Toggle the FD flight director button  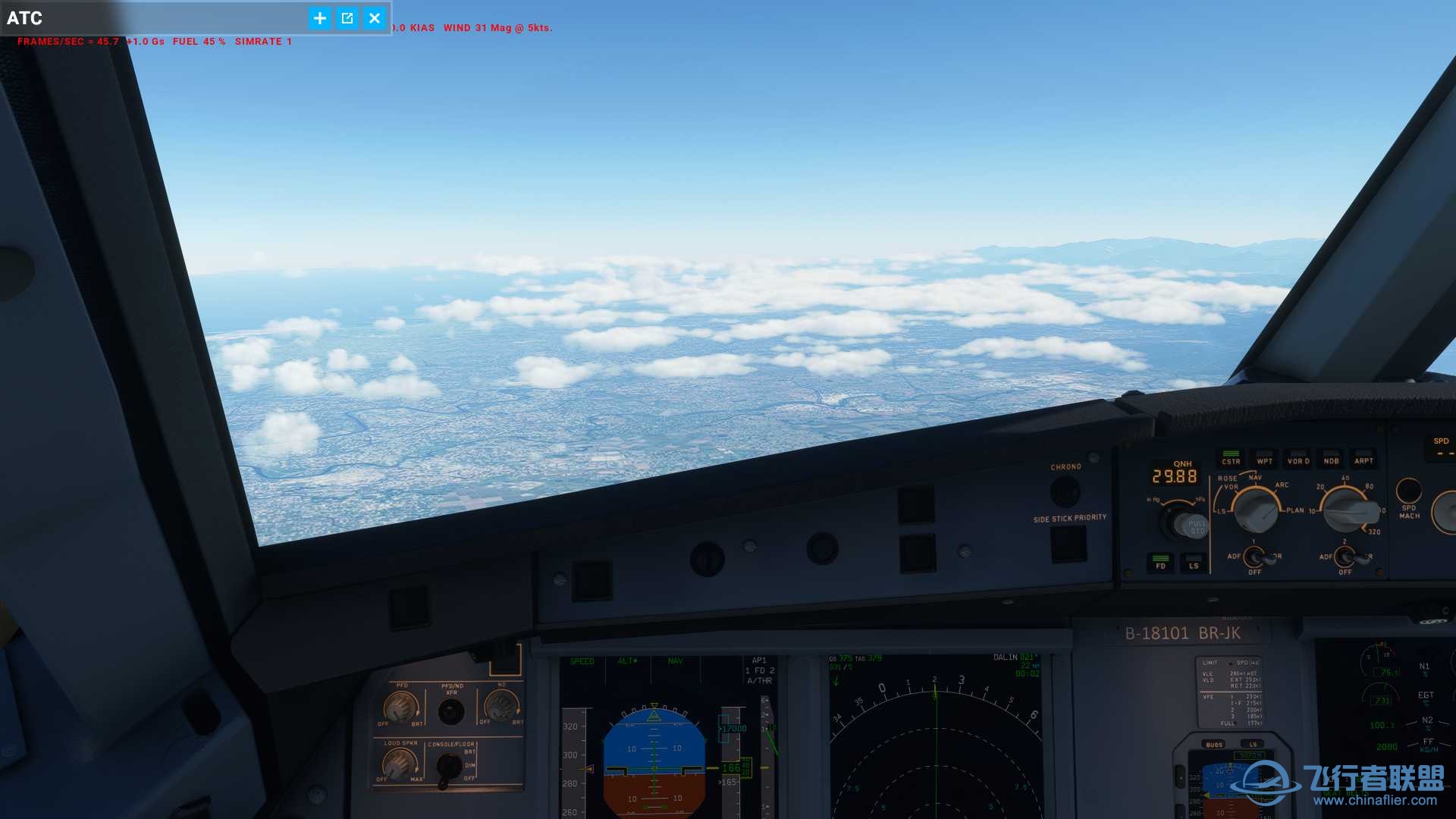[x=1160, y=563]
